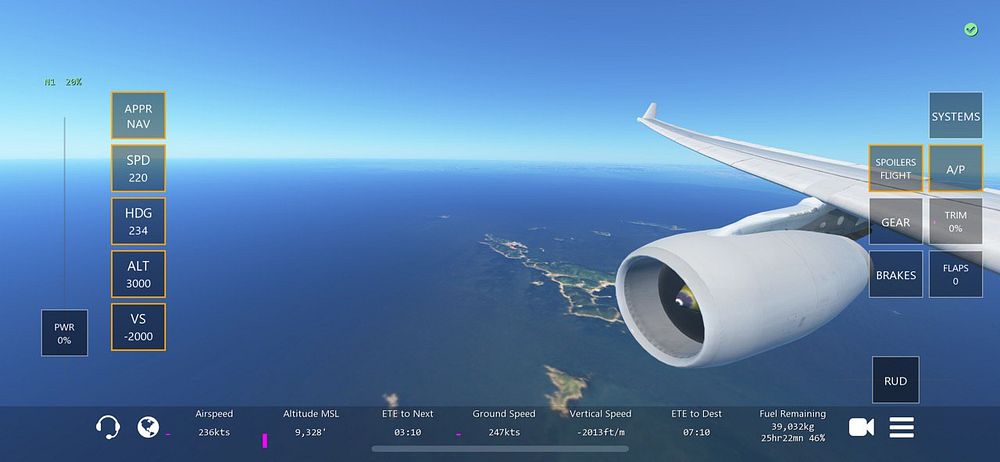Select the HDG 234 heading button
Image resolution: width=1000 pixels, height=462 pixels.
(138, 221)
